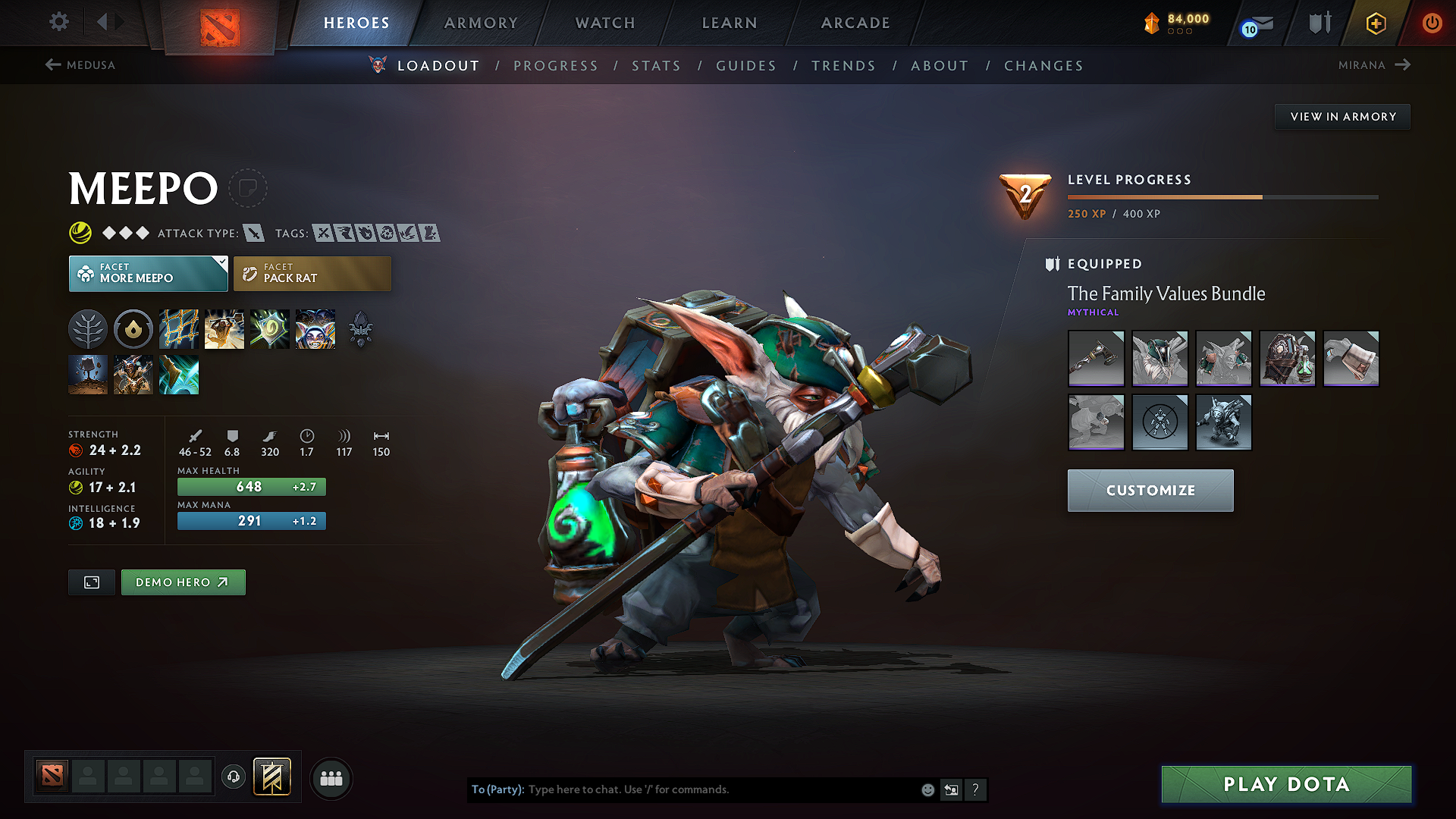Image resolution: width=1456 pixels, height=819 pixels.
Task: Open the party finder people icon
Action: (331, 778)
